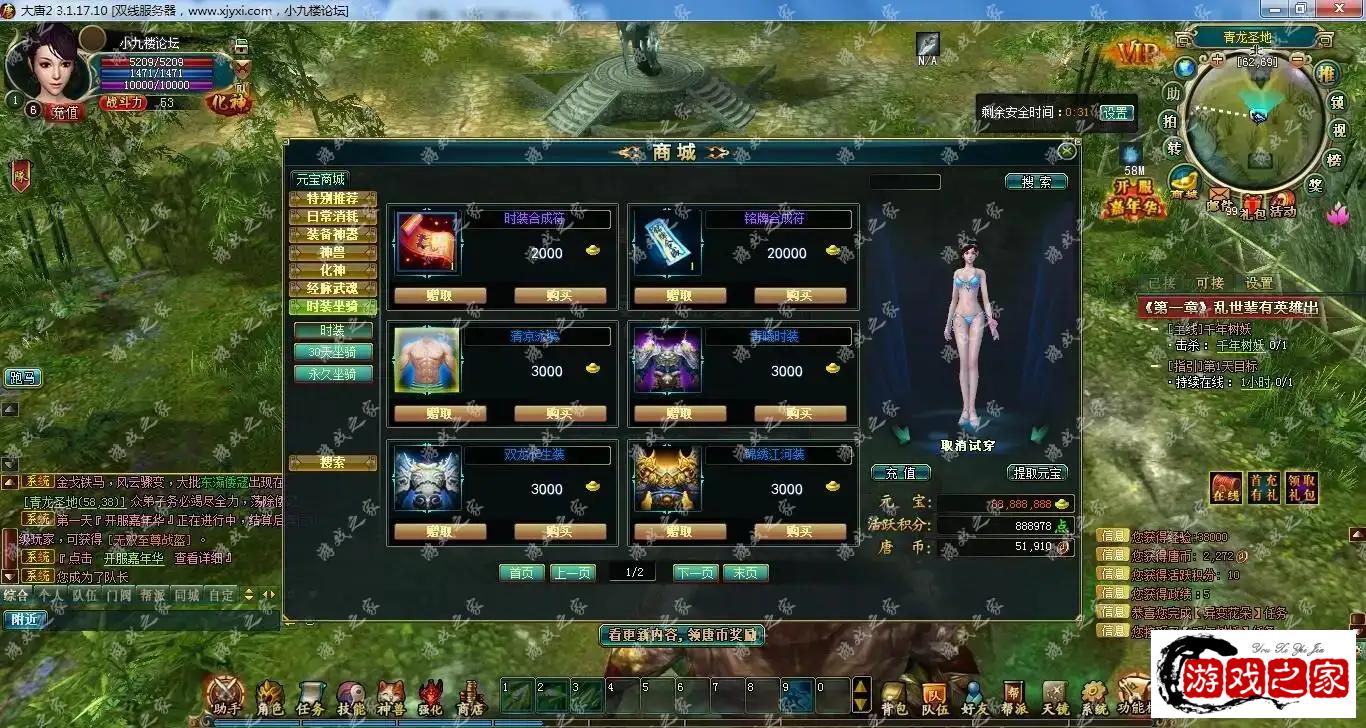Click 取消试穿 to cancel outfit preview
Screen dimensions: 1366x728
coord(968,446)
